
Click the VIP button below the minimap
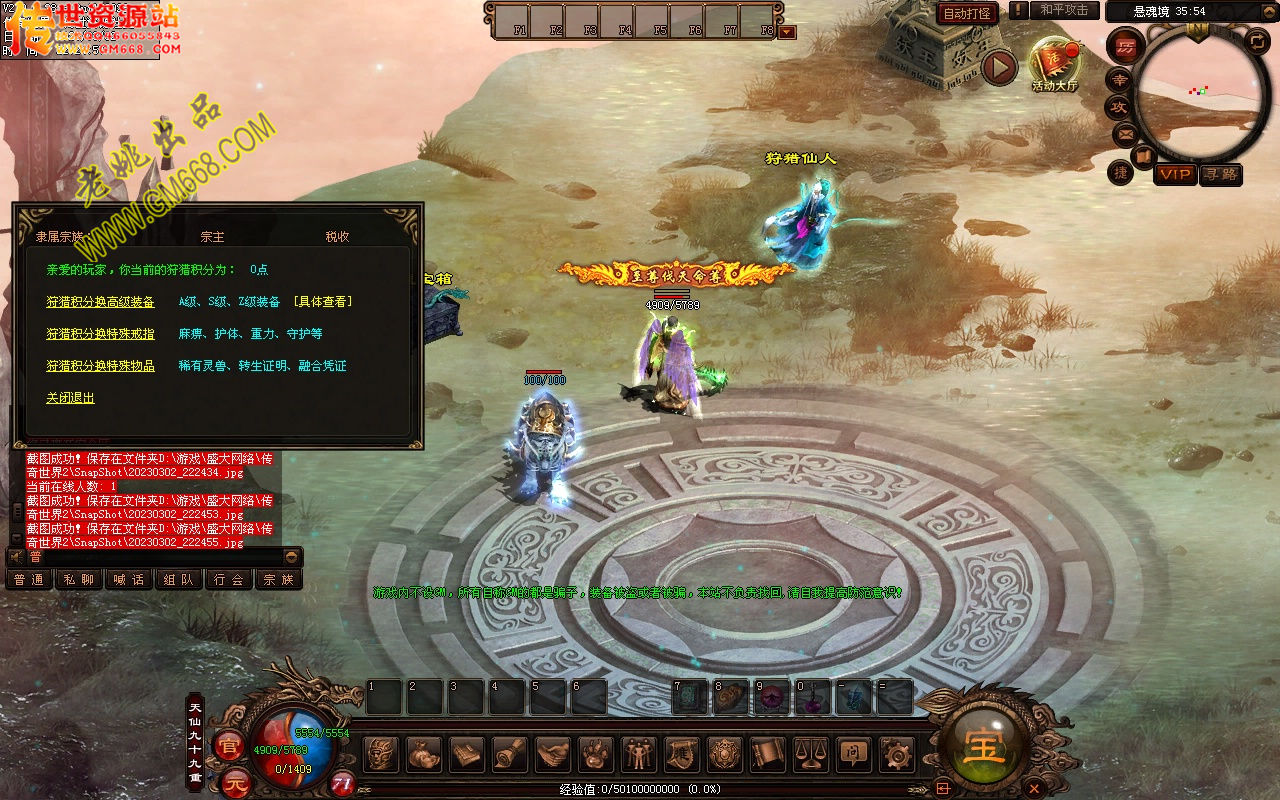coord(1175,174)
